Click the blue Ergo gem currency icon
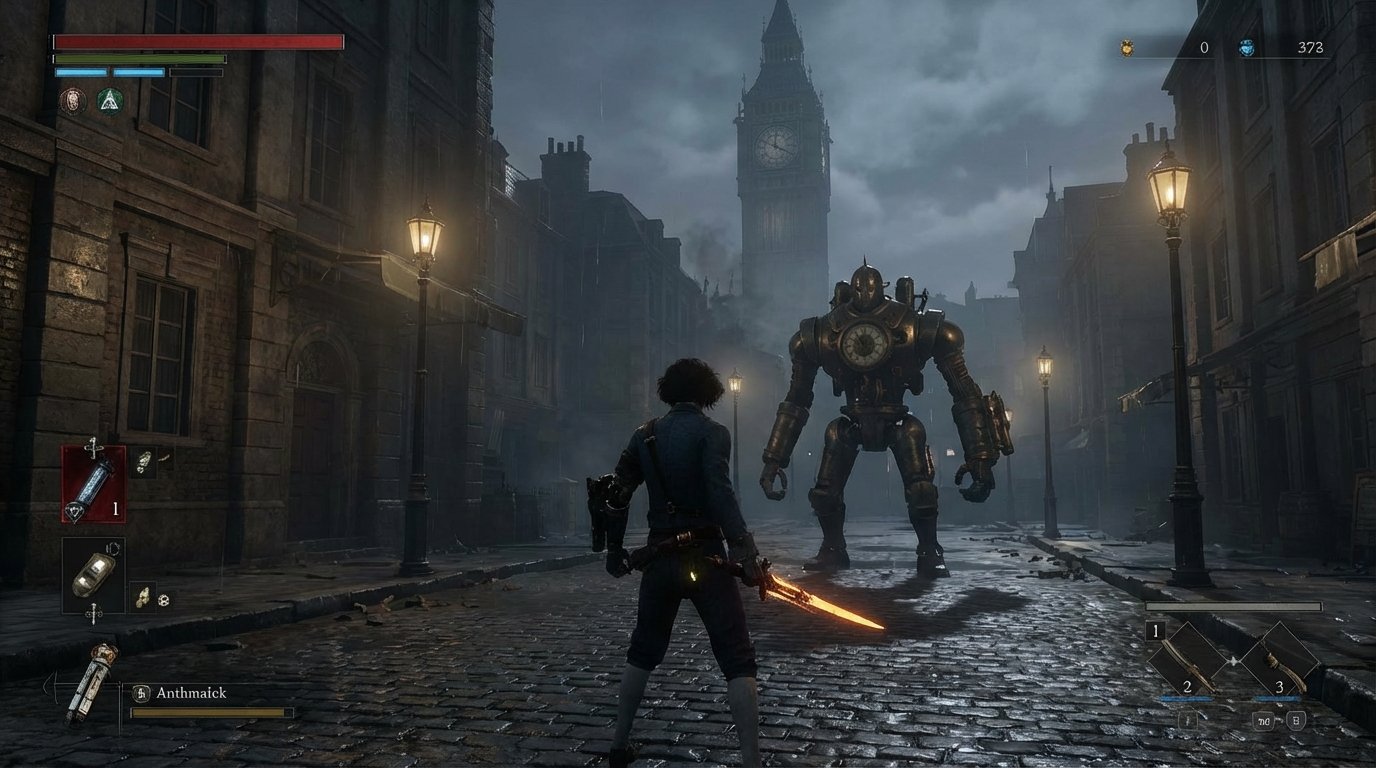 coord(1247,48)
